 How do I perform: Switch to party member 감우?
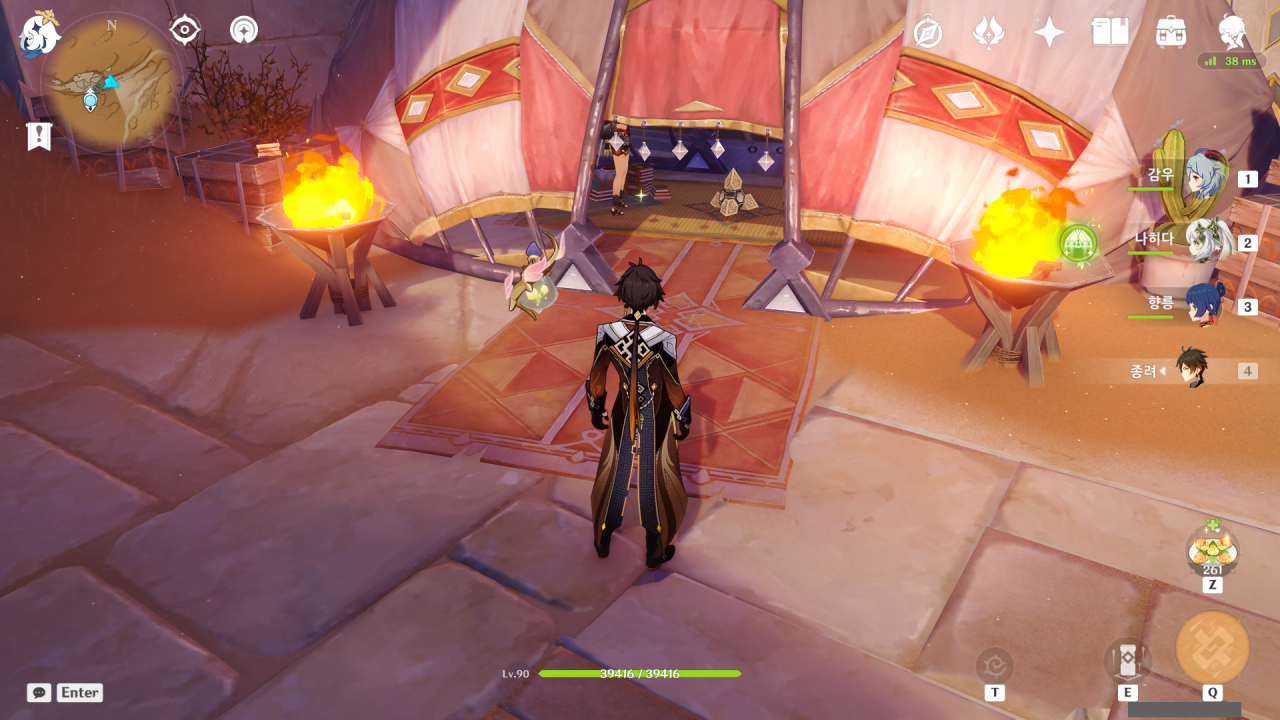coord(1205,178)
